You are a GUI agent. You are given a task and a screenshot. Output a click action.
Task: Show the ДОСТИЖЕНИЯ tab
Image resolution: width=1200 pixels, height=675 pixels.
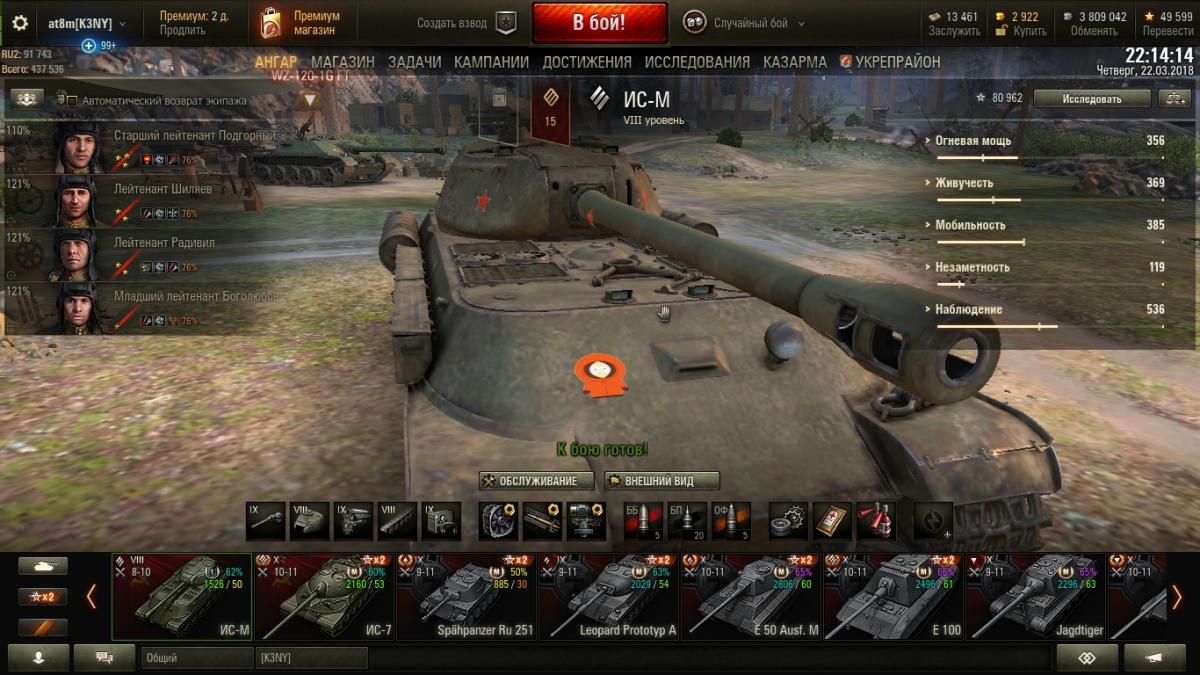(x=587, y=62)
